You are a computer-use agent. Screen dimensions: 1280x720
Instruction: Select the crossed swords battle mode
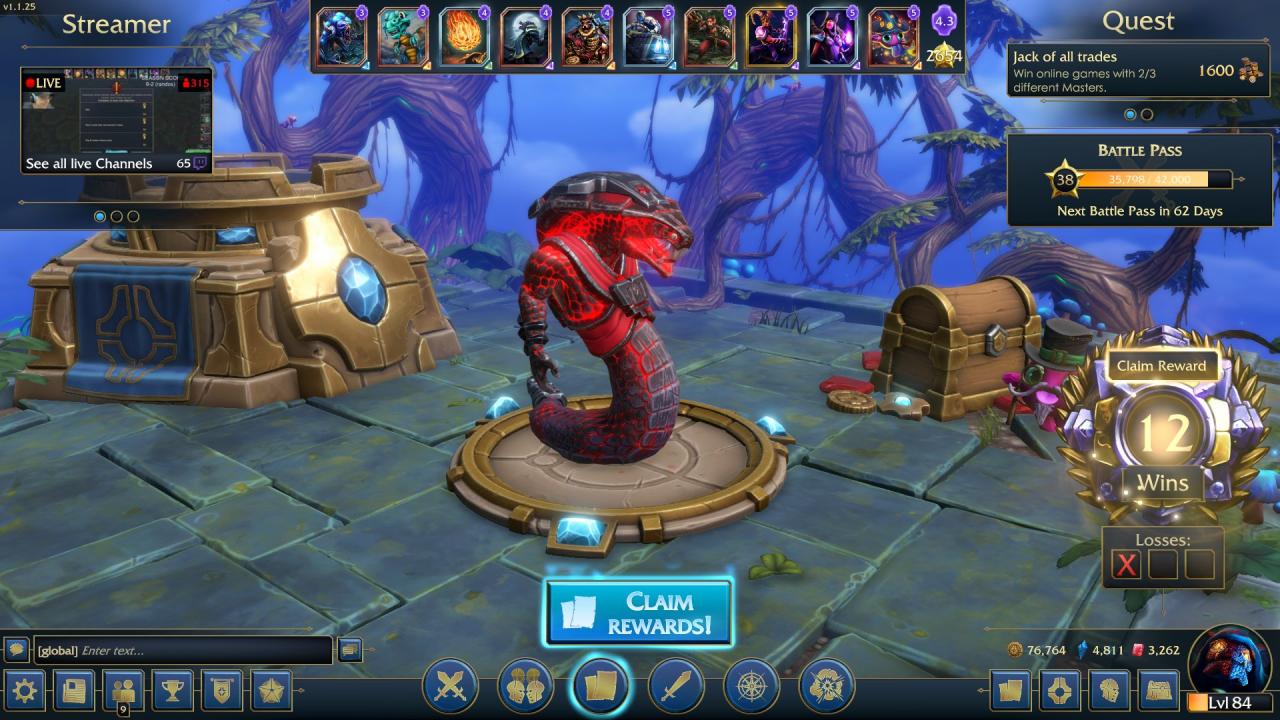click(451, 686)
